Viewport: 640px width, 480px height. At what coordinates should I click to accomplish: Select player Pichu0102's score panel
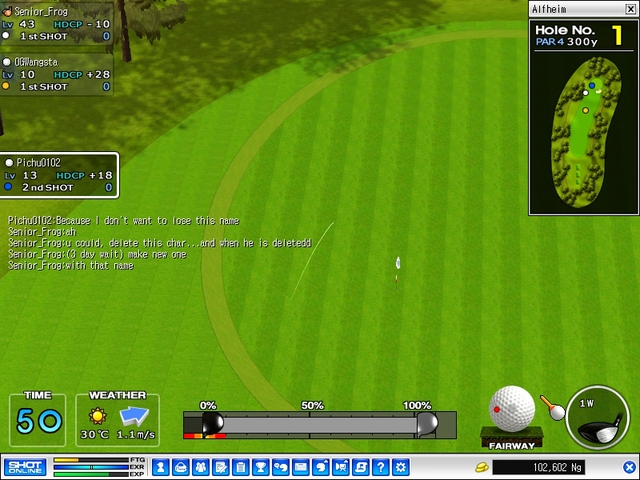click(x=59, y=175)
